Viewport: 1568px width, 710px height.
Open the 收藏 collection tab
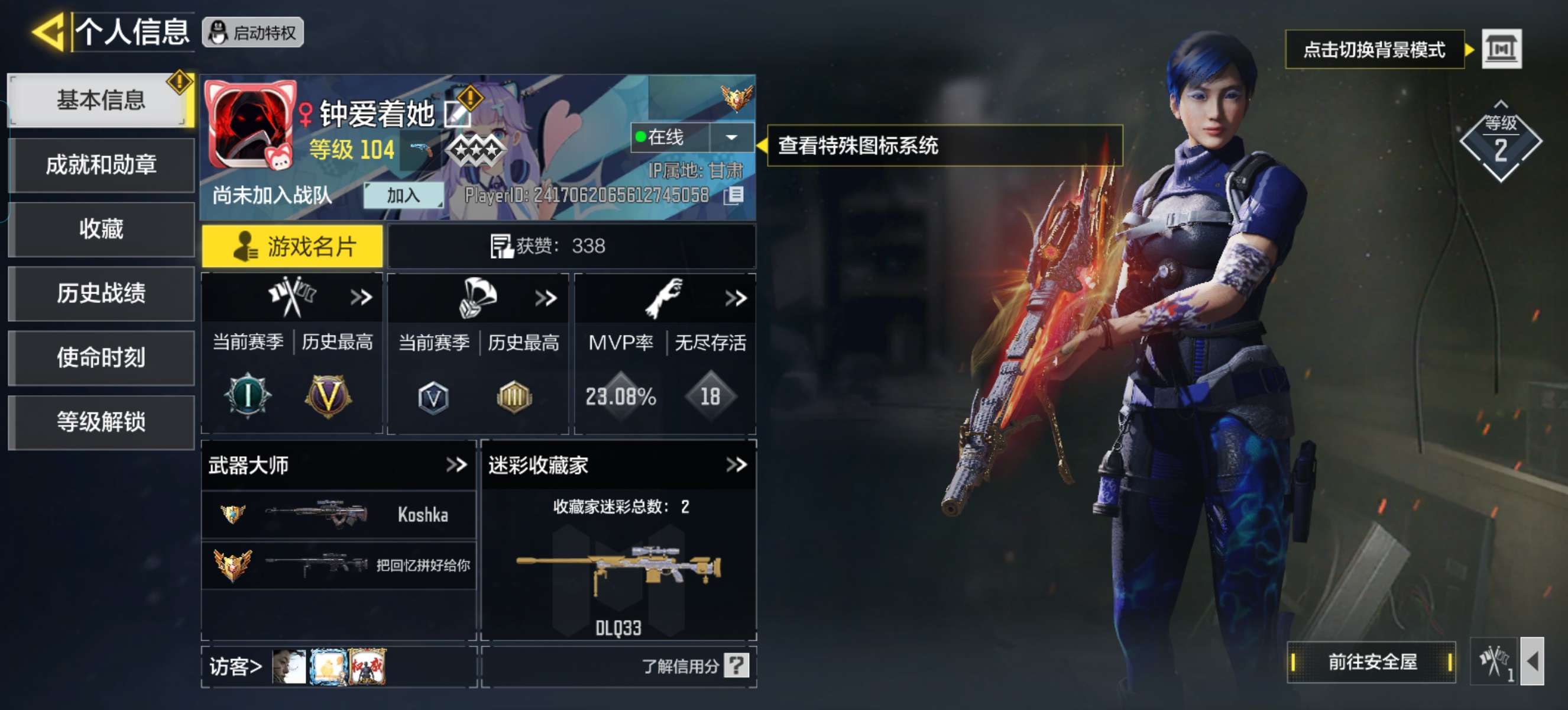click(101, 230)
